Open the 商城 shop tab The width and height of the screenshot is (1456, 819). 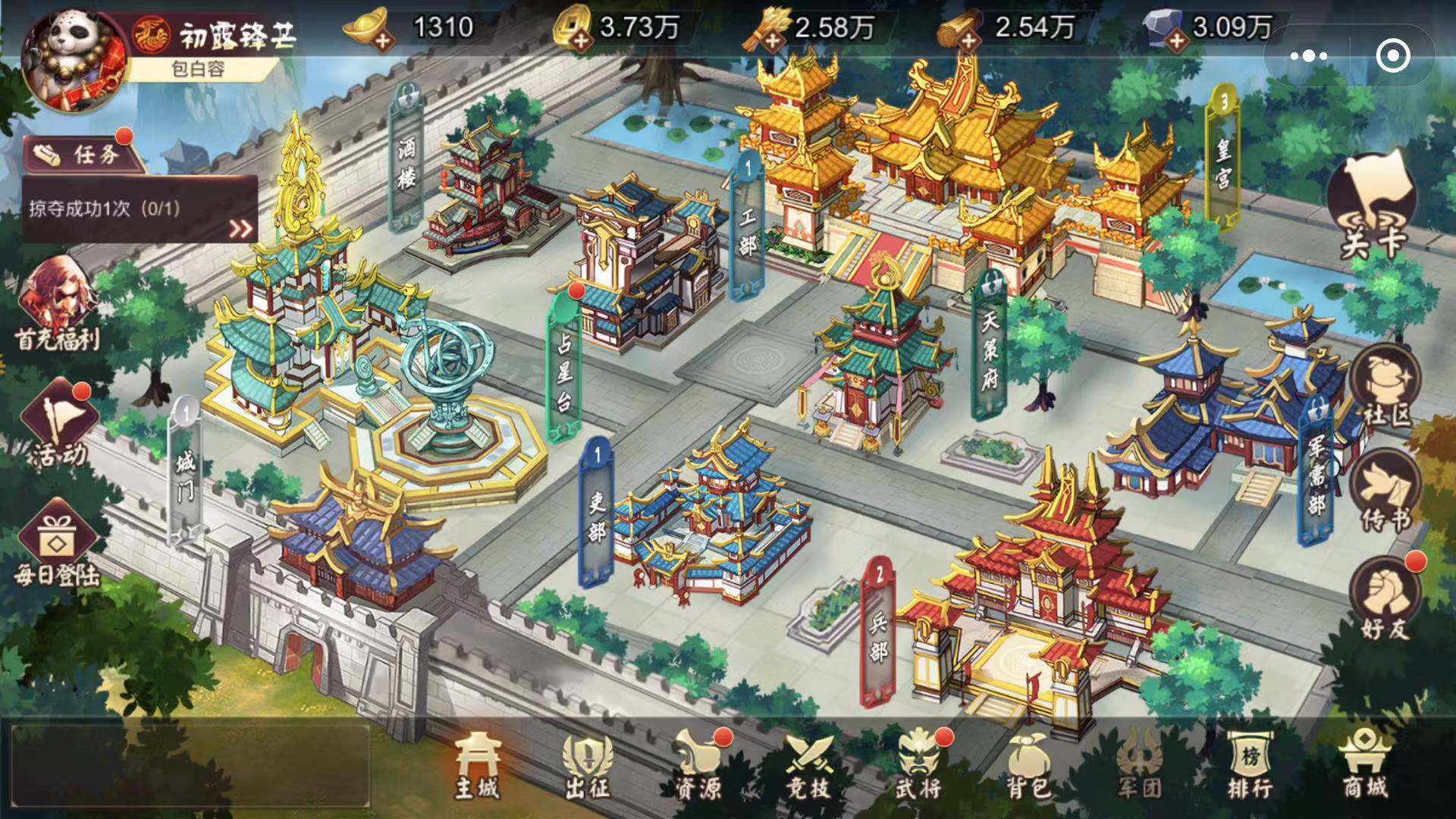pyautogui.click(x=1363, y=764)
